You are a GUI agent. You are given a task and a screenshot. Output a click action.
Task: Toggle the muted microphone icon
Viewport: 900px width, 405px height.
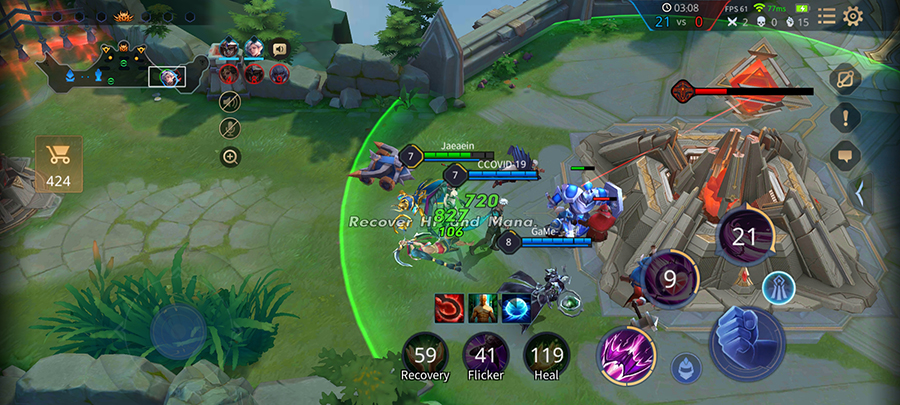click(x=230, y=128)
